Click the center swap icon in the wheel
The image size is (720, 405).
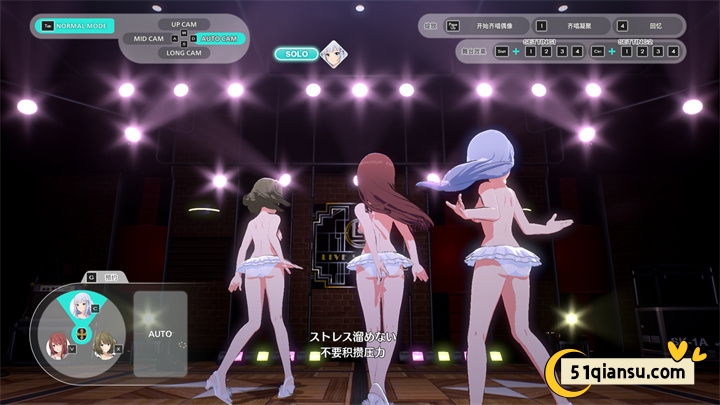coord(81,333)
